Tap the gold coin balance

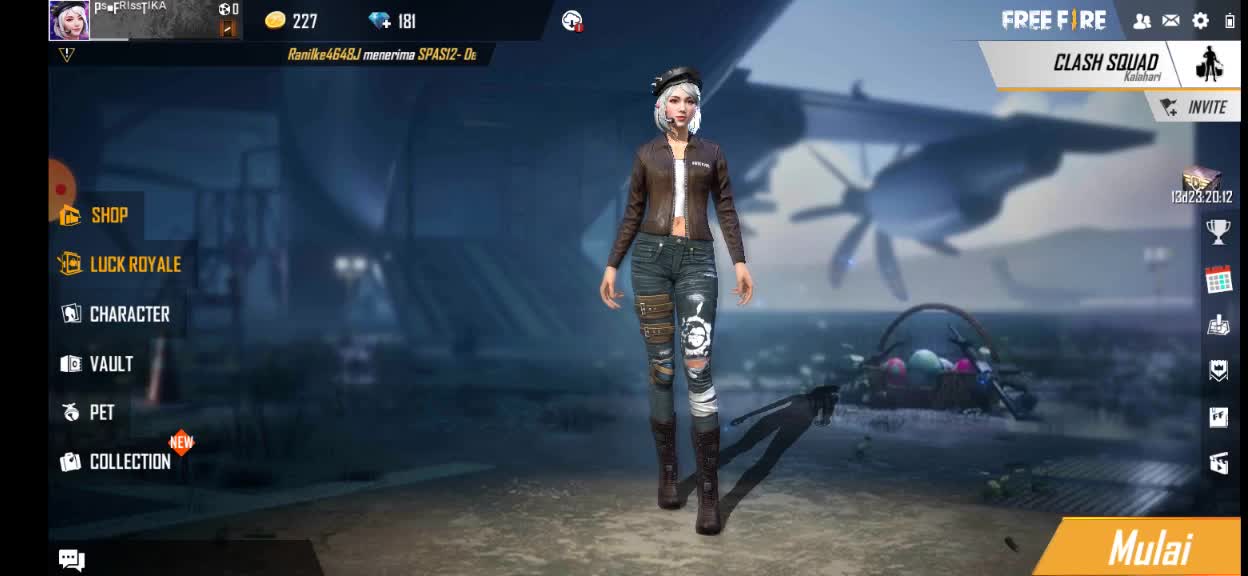coord(291,21)
